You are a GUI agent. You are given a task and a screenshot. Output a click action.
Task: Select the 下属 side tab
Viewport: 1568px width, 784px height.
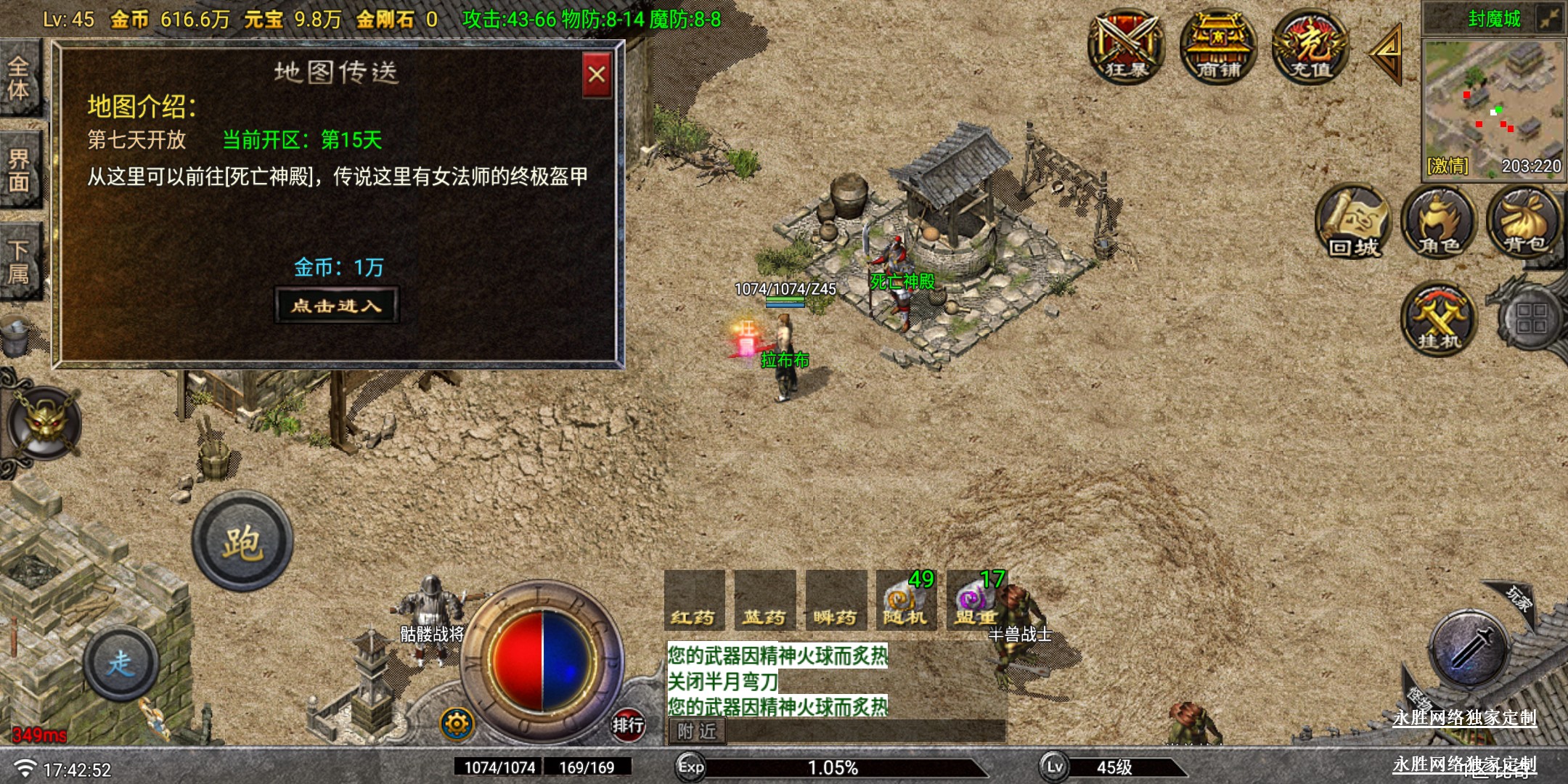(20, 261)
